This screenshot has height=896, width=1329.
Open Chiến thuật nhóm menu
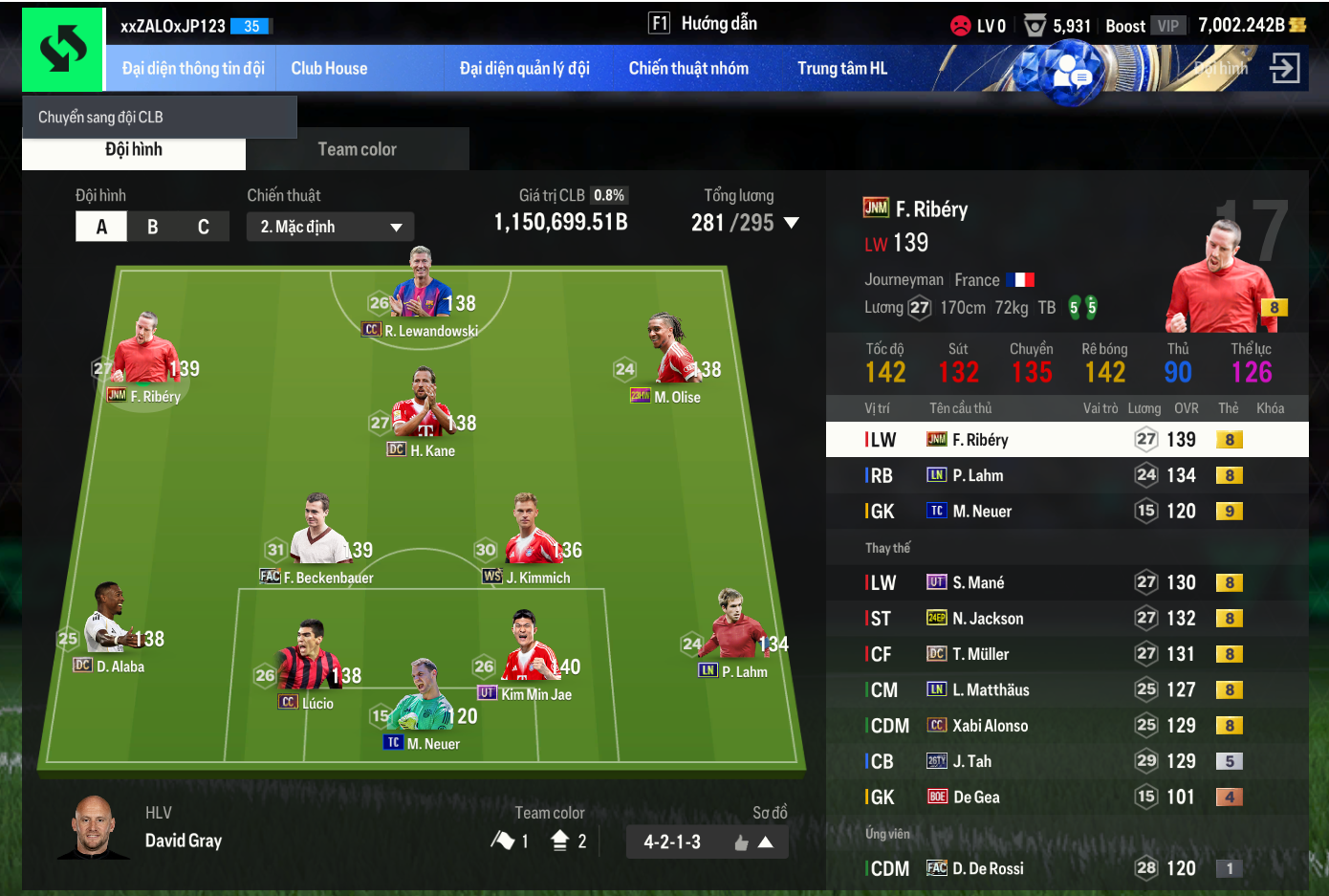[688, 69]
